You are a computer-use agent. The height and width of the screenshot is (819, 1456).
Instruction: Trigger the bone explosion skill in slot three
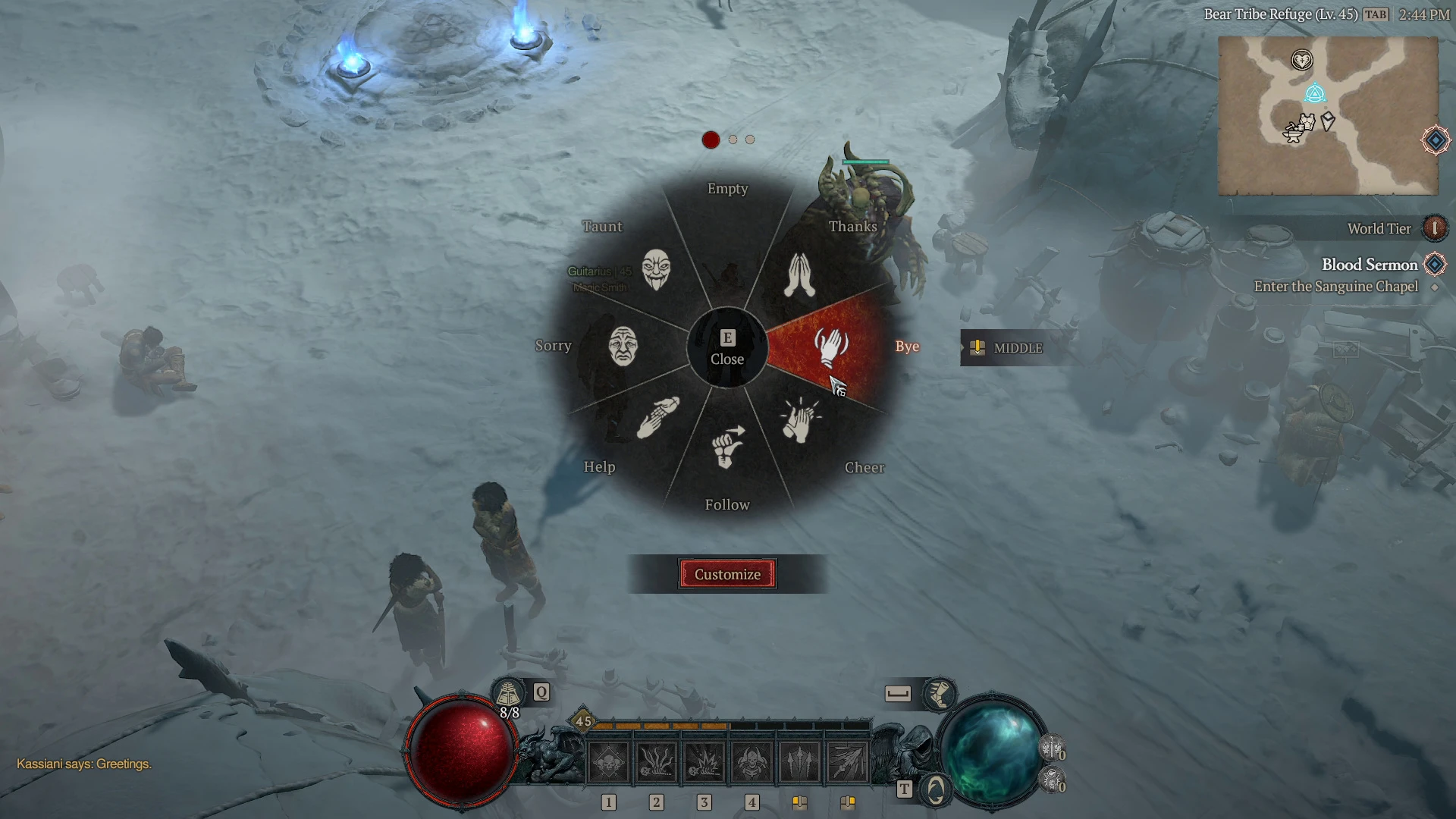(704, 762)
